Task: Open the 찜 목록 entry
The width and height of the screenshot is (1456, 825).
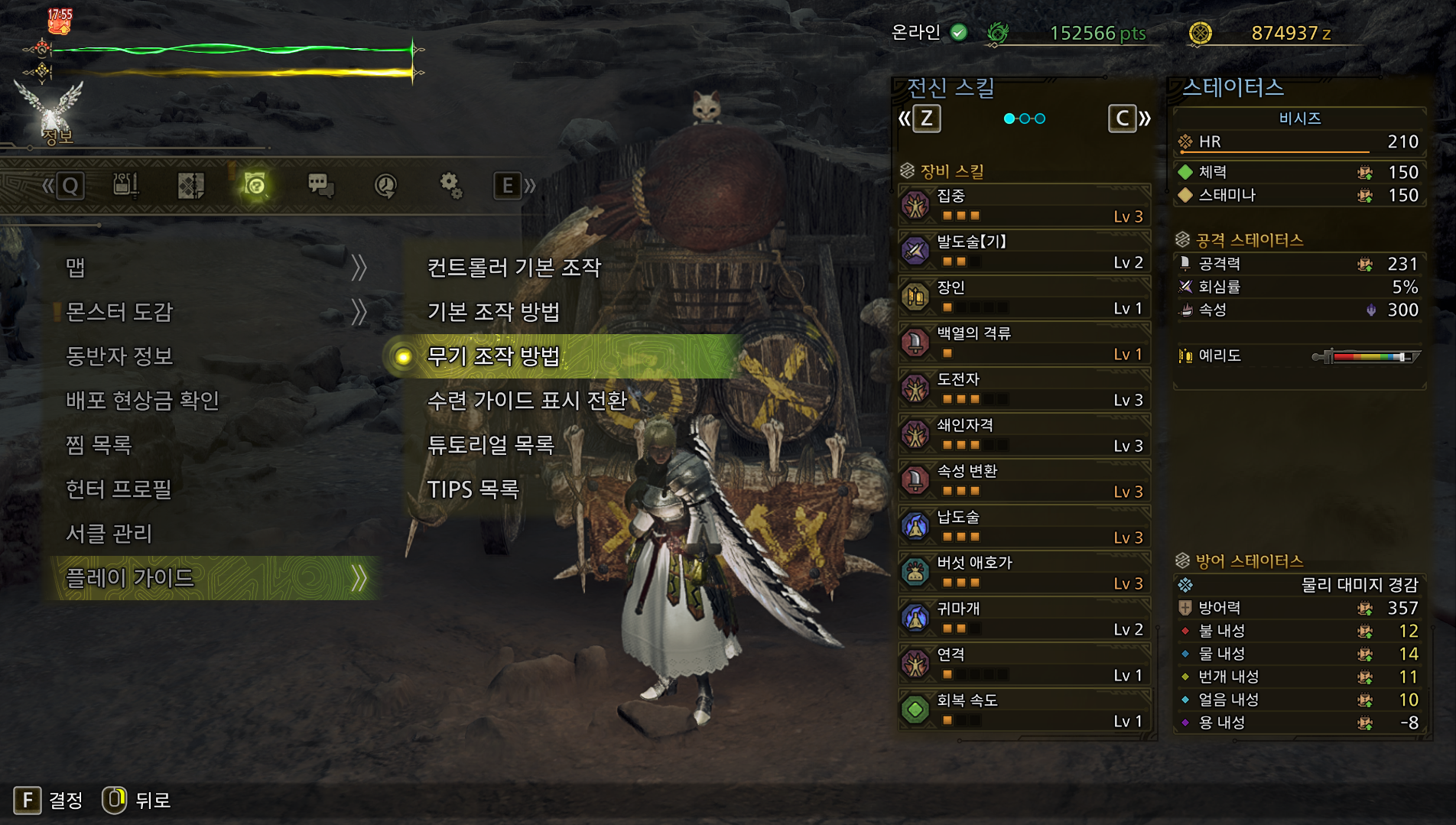Action: point(99,445)
